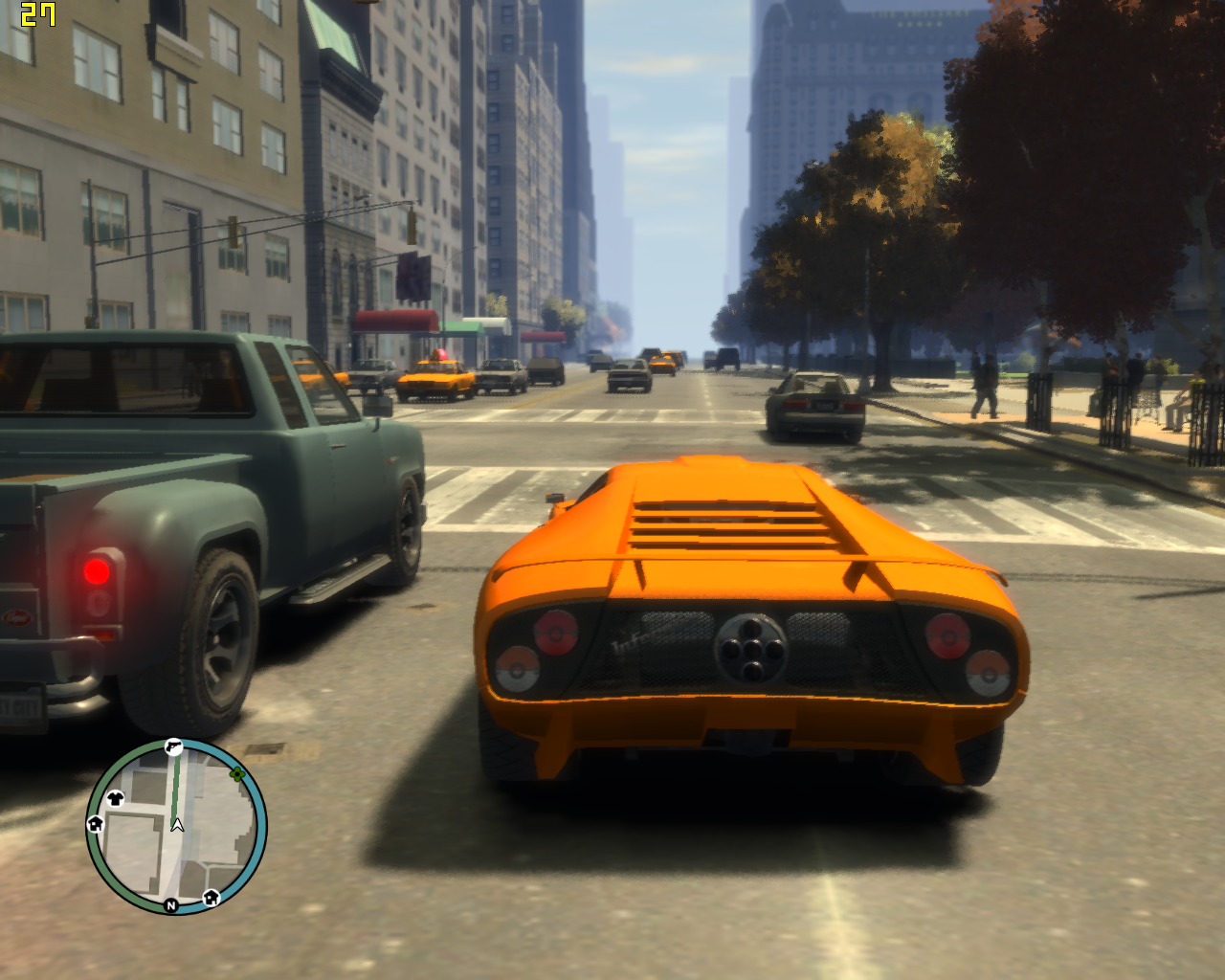The image size is (1225, 980).
Task: Click the white player arrow on the minimap
Action: pos(176,825)
